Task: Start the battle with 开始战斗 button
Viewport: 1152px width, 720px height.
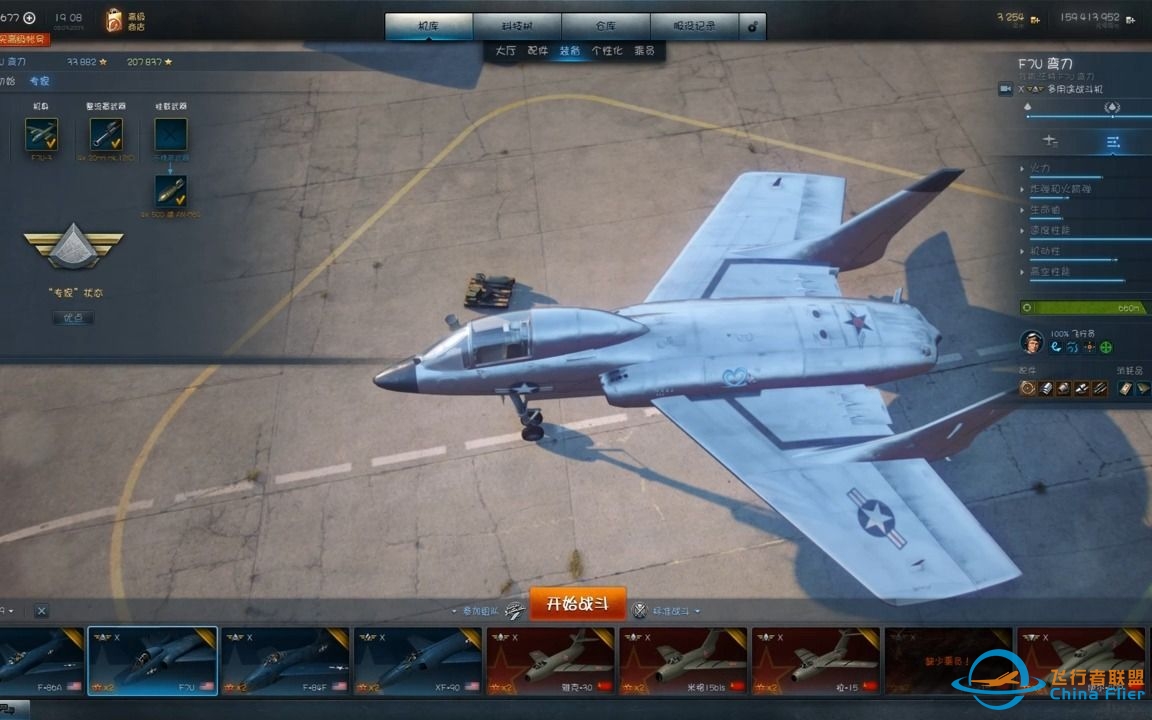Action: (x=578, y=604)
